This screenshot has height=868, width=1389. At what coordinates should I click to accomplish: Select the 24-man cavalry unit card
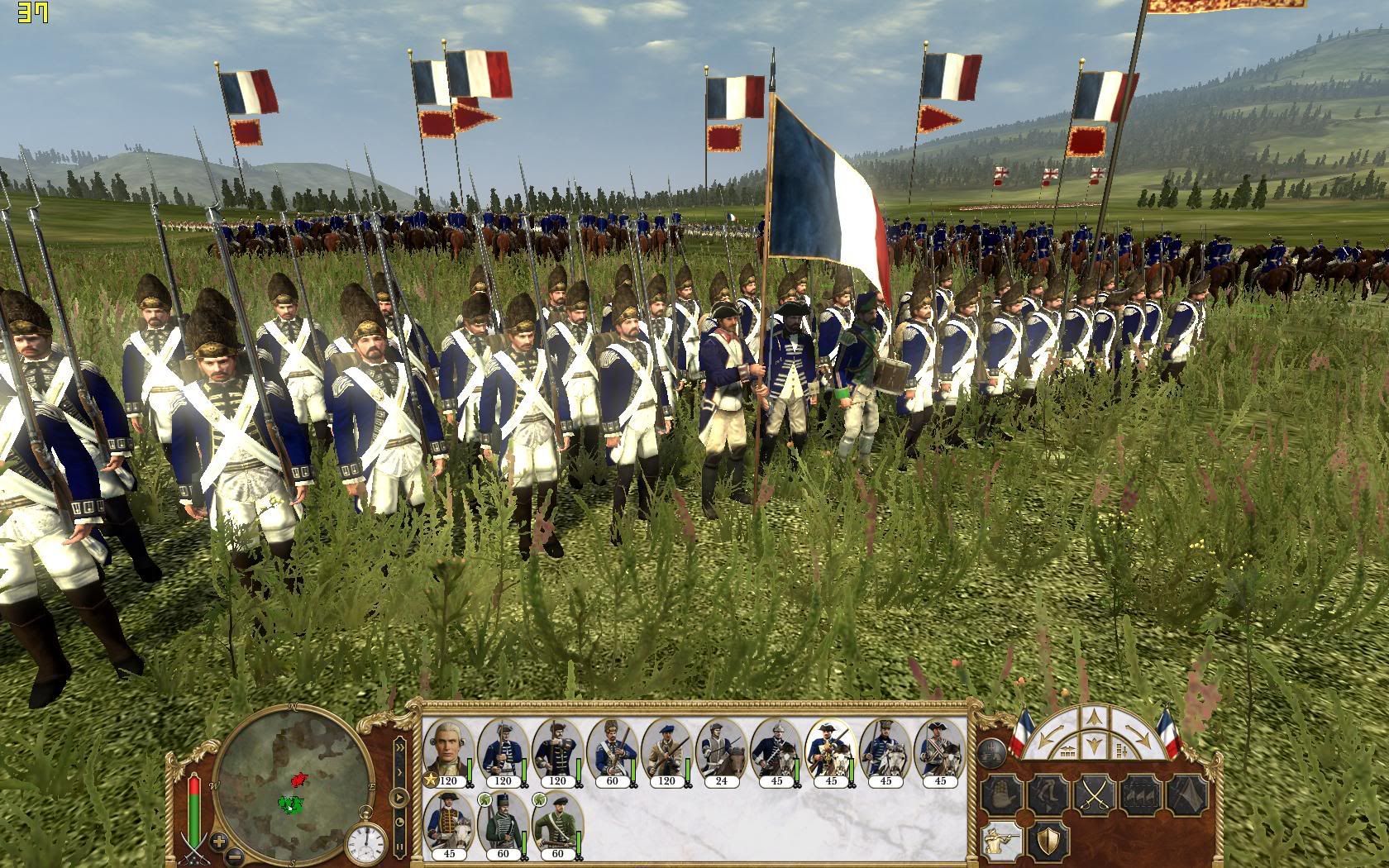point(721,753)
